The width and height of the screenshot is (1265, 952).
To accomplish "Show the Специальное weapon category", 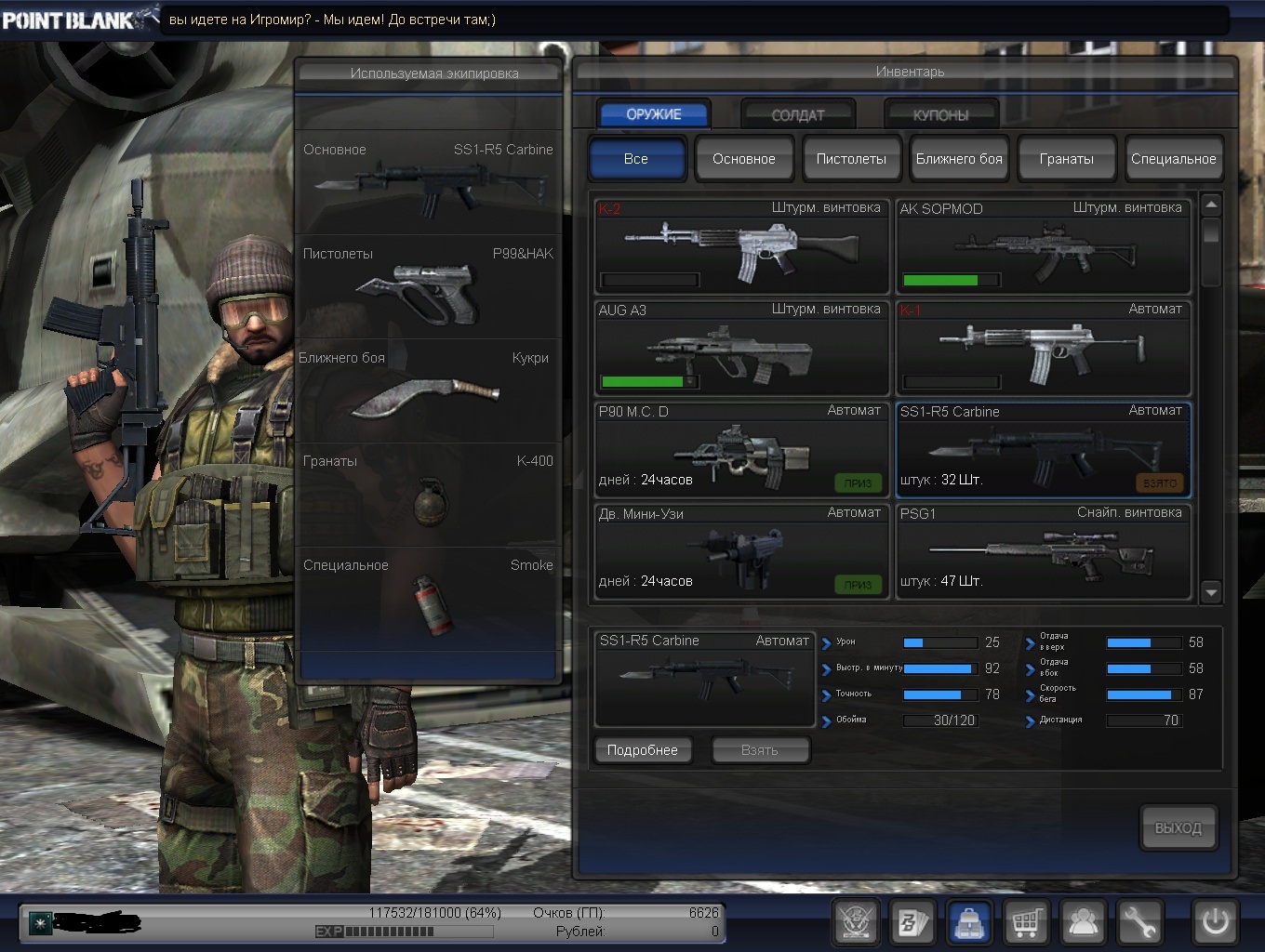I will pyautogui.click(x=1173, y=159).
